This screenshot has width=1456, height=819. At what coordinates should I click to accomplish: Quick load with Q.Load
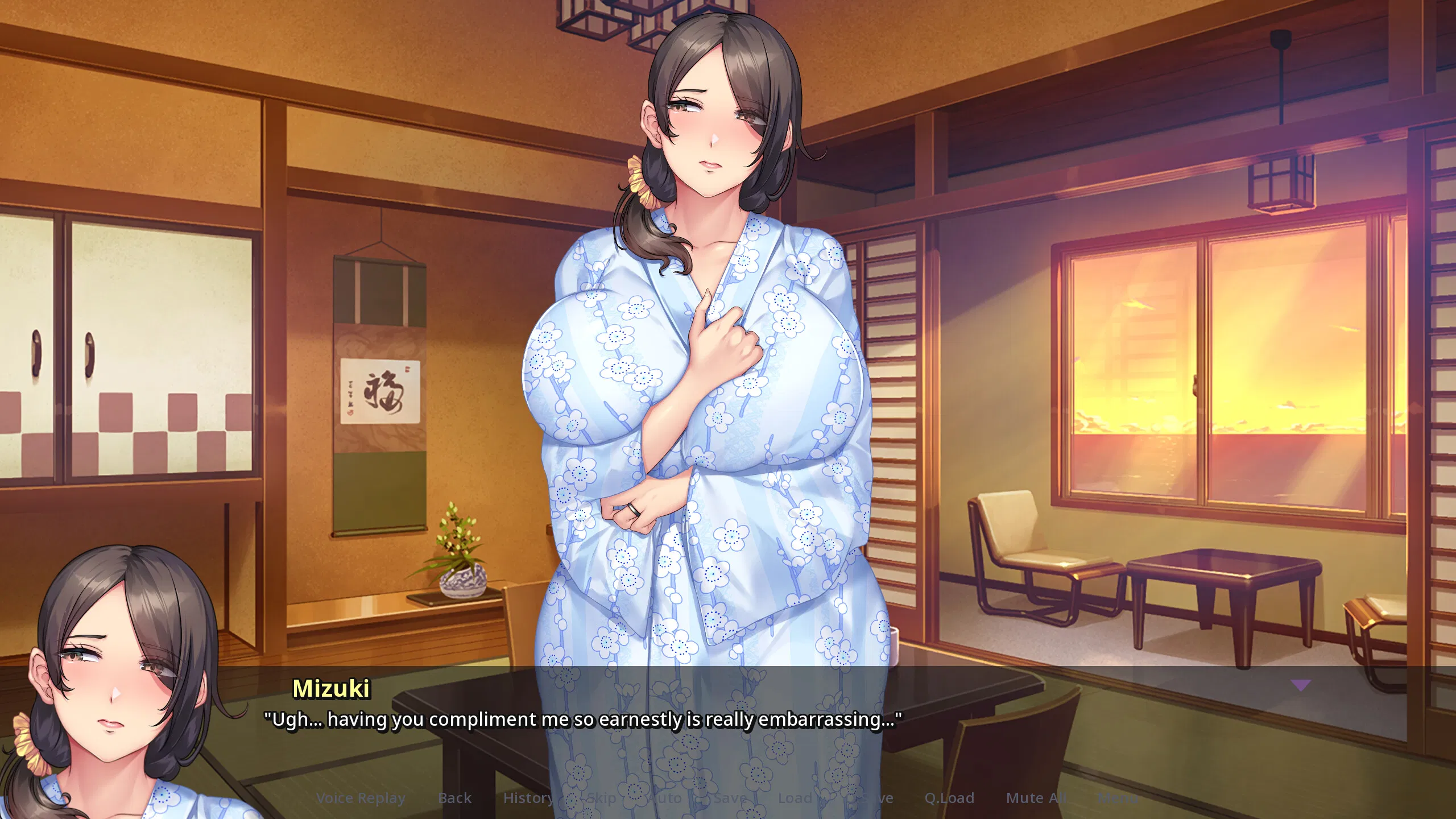pyautogui.click(x=949, y=798)
